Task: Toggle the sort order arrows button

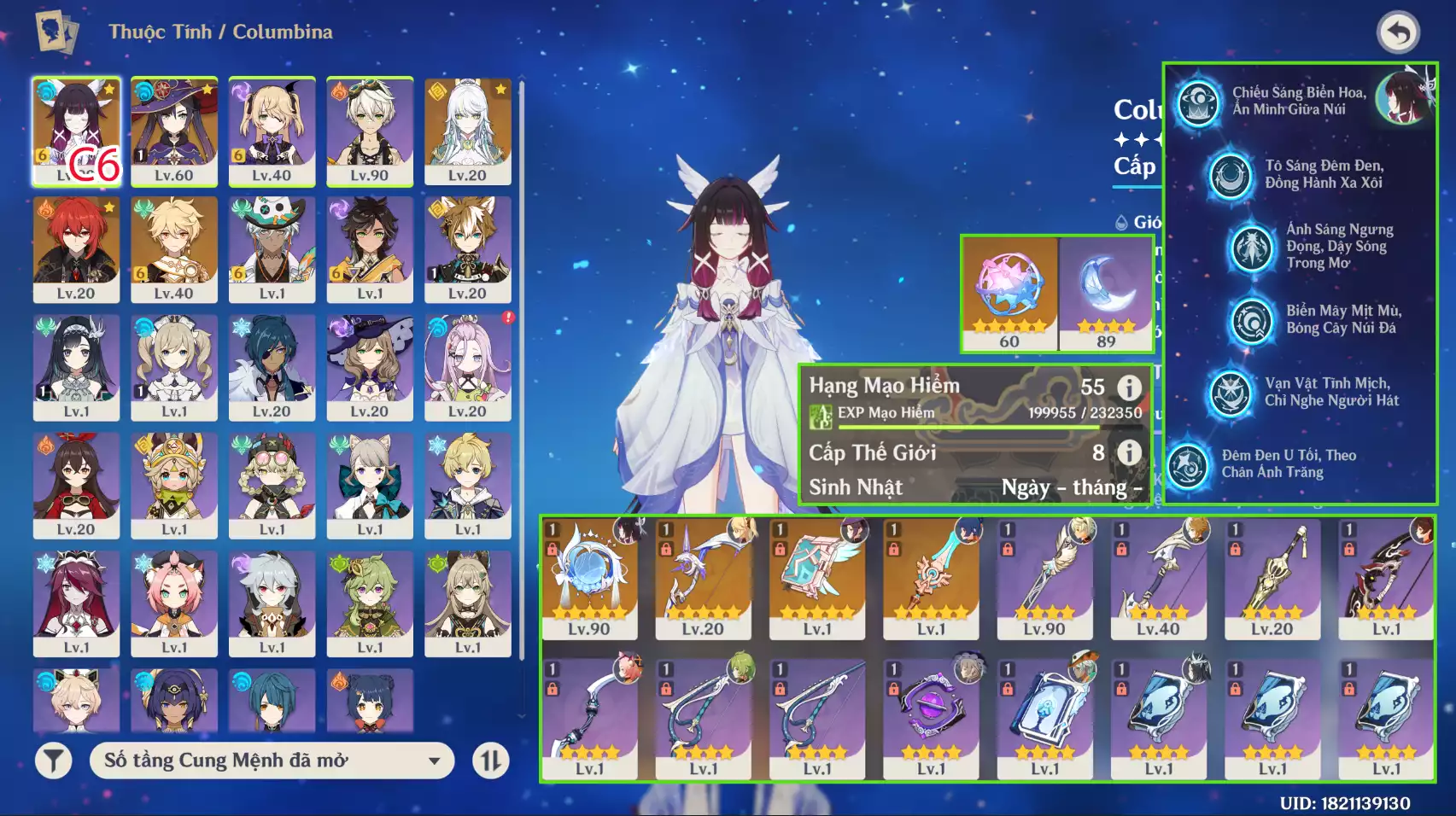Action: tap(490, 761)
